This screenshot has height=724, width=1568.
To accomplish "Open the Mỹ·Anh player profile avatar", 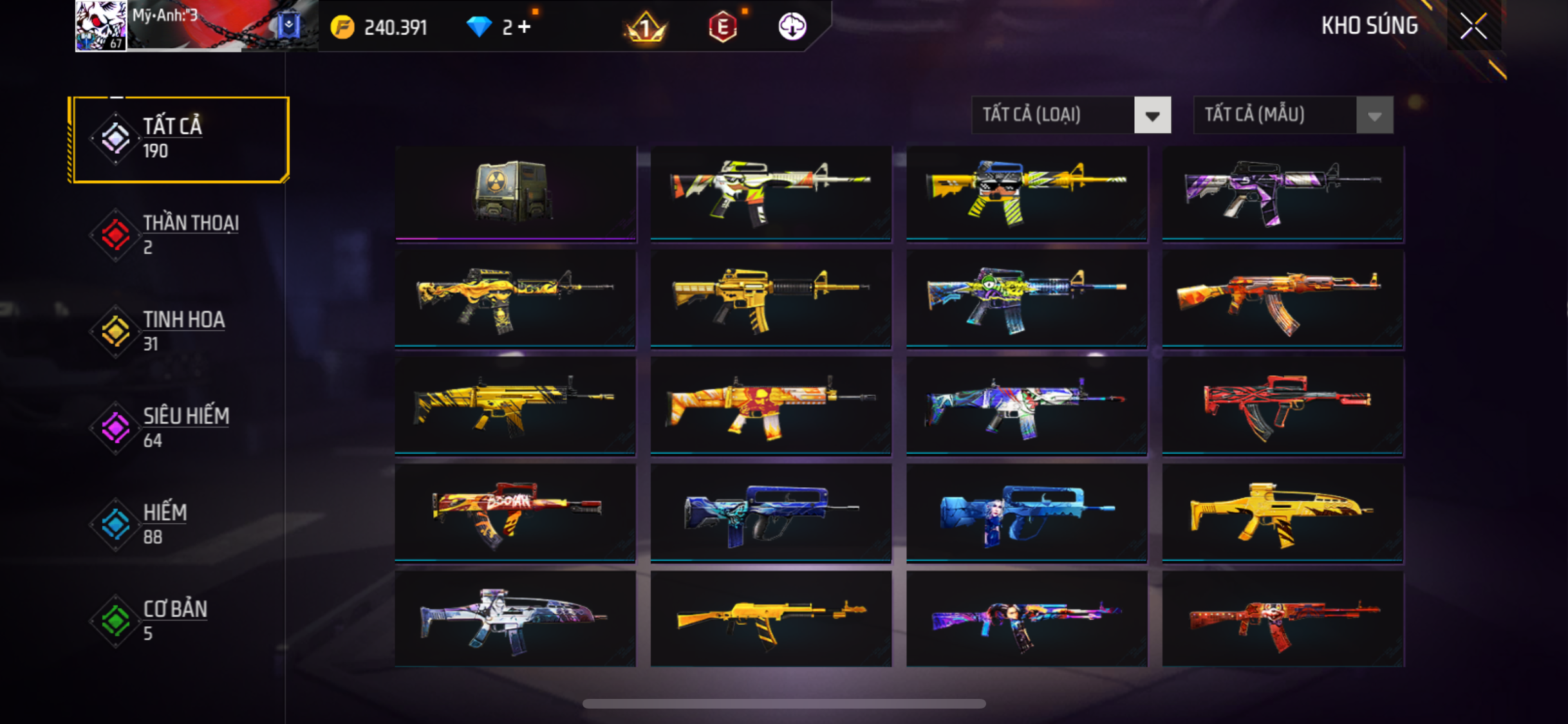I will tap(100, 26).
